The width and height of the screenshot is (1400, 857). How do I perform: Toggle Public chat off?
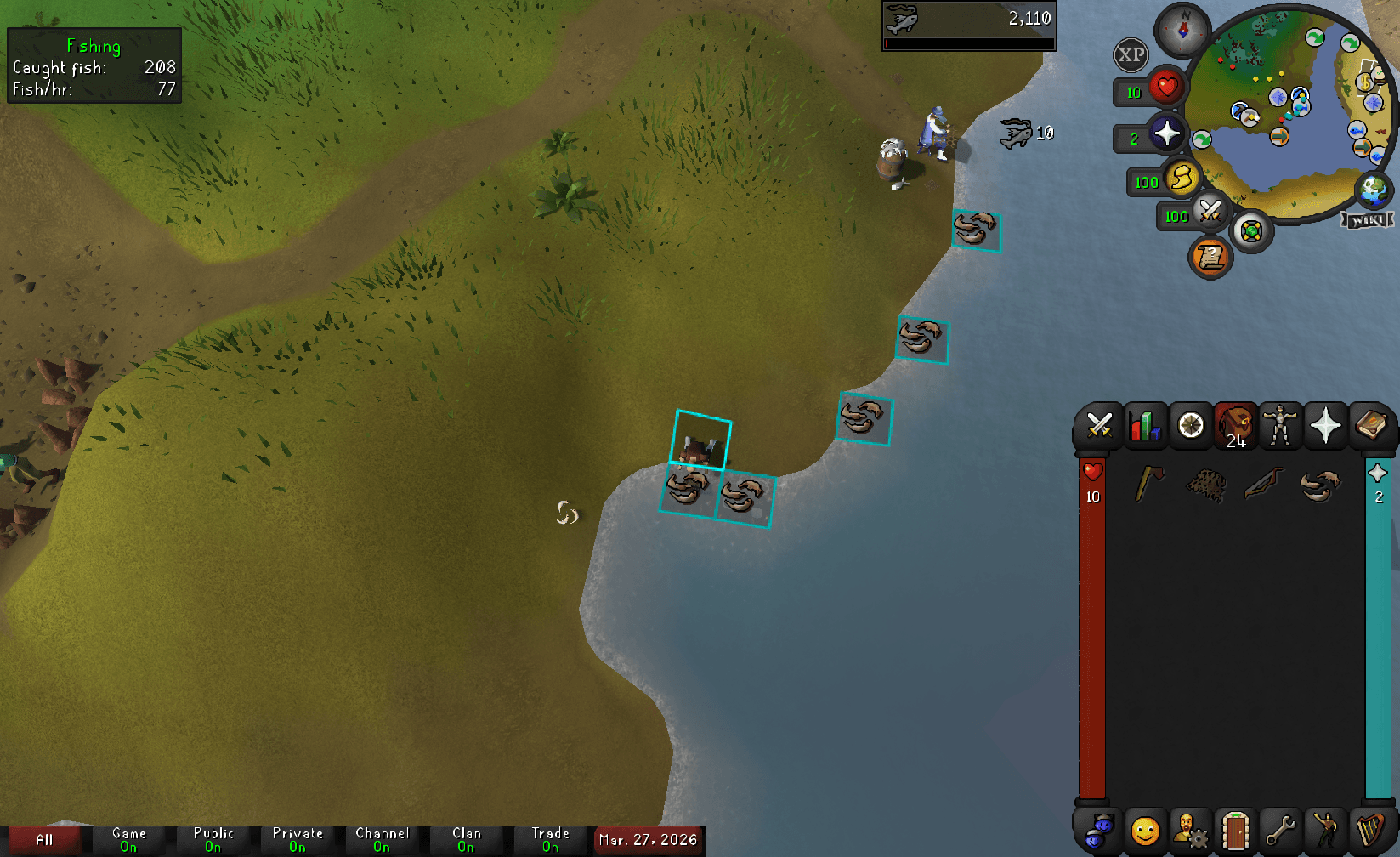pos(213,837)
